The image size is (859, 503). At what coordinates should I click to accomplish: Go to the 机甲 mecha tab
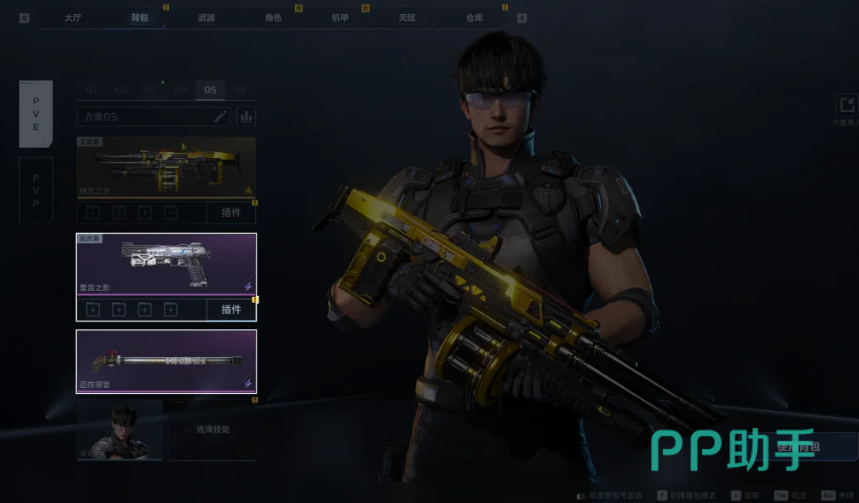[x=340, y=17]
